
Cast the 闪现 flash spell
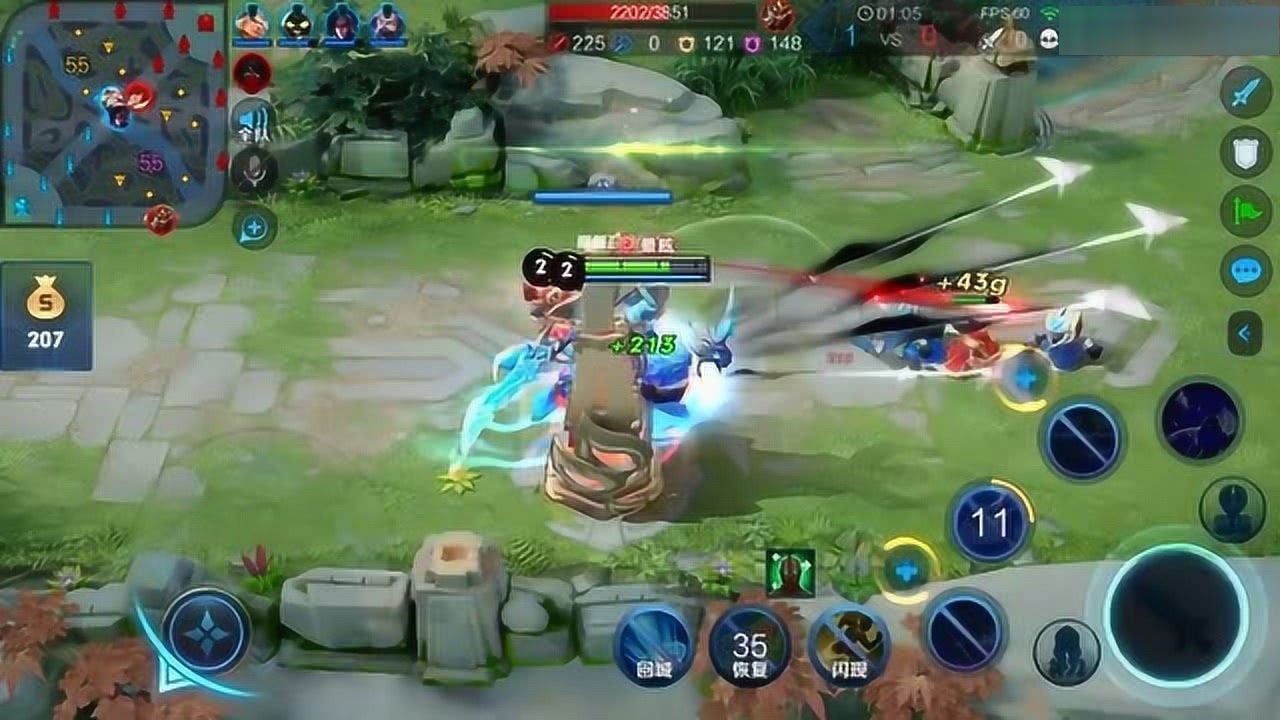click(x=849, y=645)
